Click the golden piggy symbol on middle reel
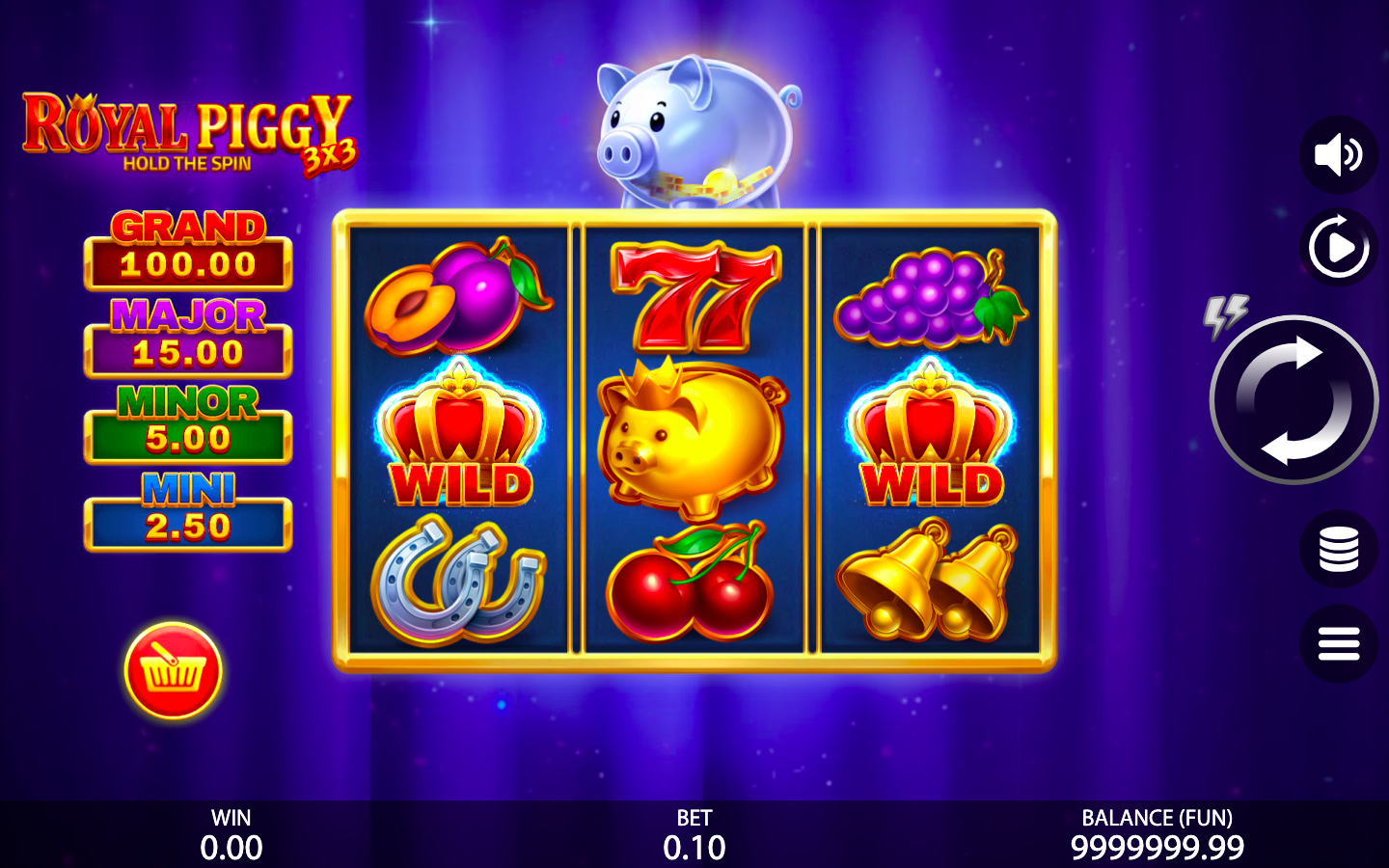Screen dimensions: 1389x868 click(x=691, y=444)
